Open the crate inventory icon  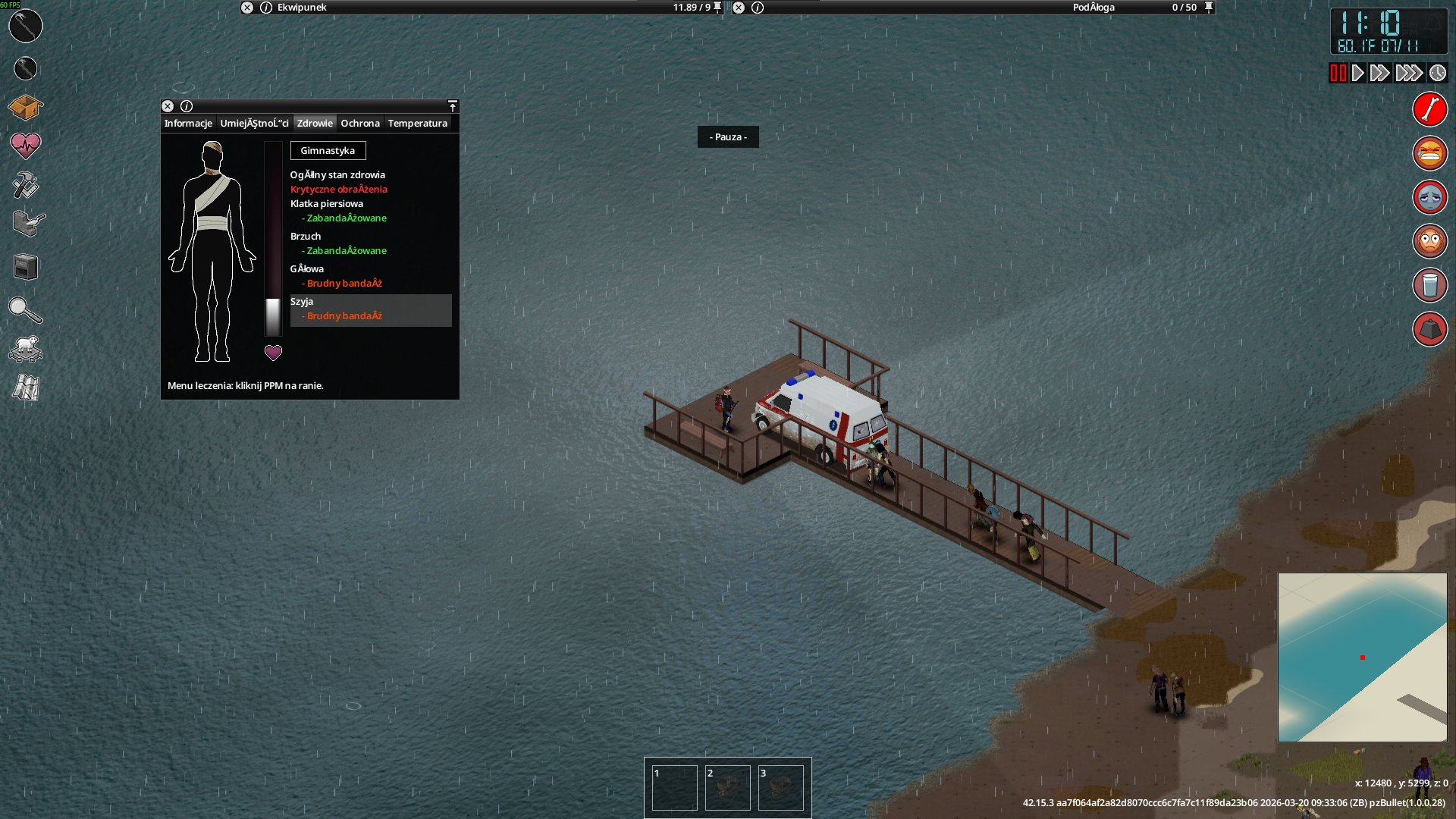click(x=25, y=108)
